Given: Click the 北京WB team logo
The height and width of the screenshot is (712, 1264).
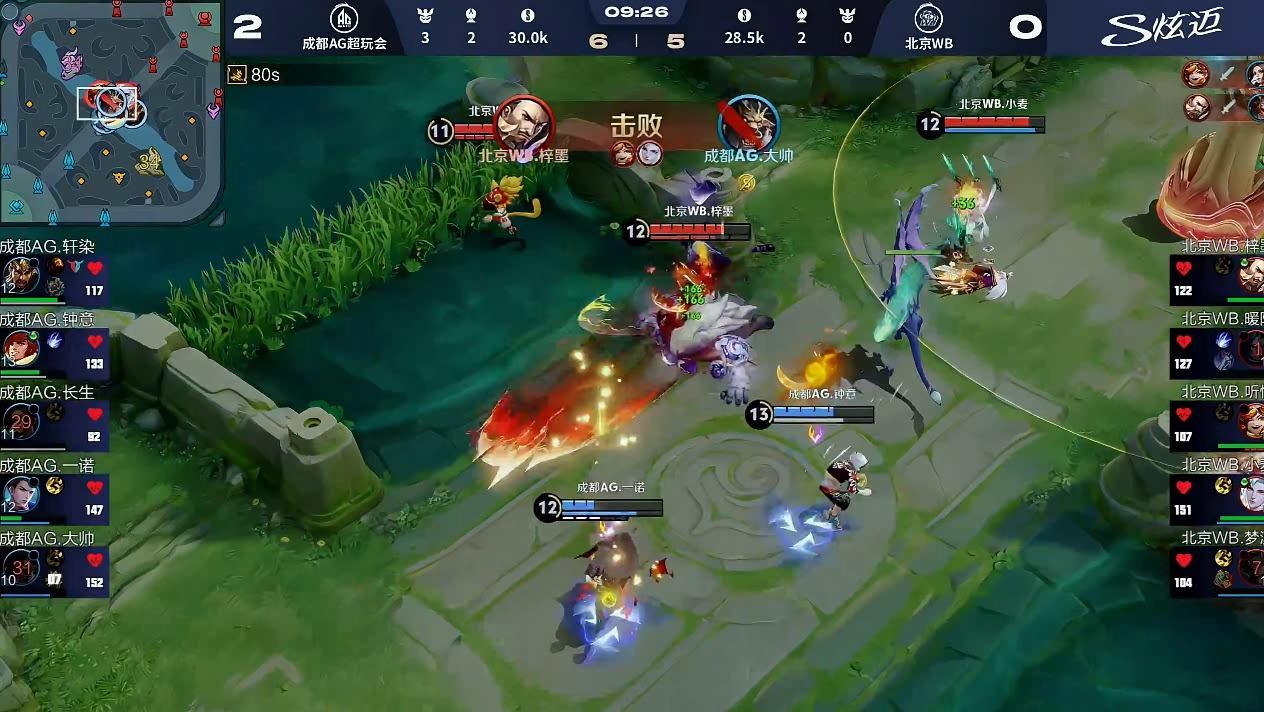Looking at the screenshot, I should (929, 19).
